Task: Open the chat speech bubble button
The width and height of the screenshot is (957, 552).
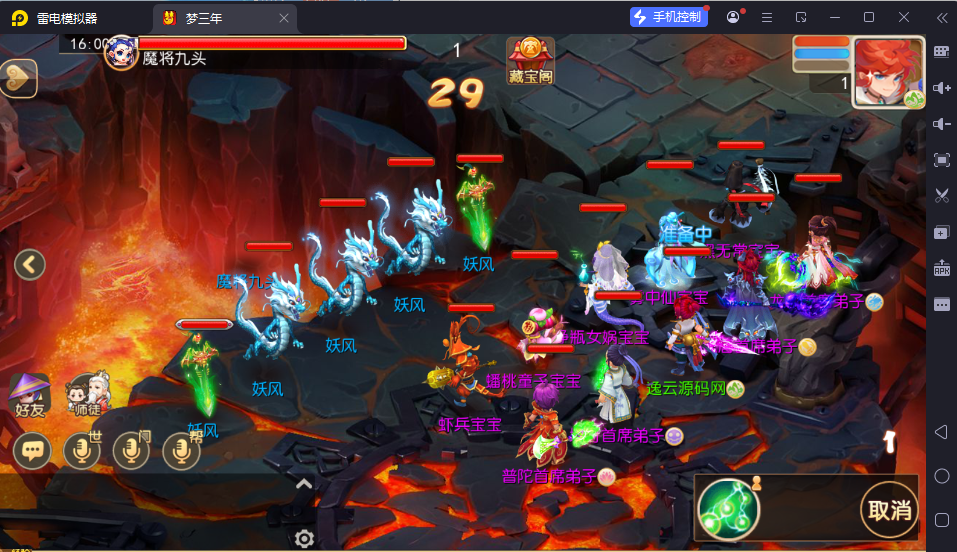Action: pyautogui.click(x=34, y=451)
